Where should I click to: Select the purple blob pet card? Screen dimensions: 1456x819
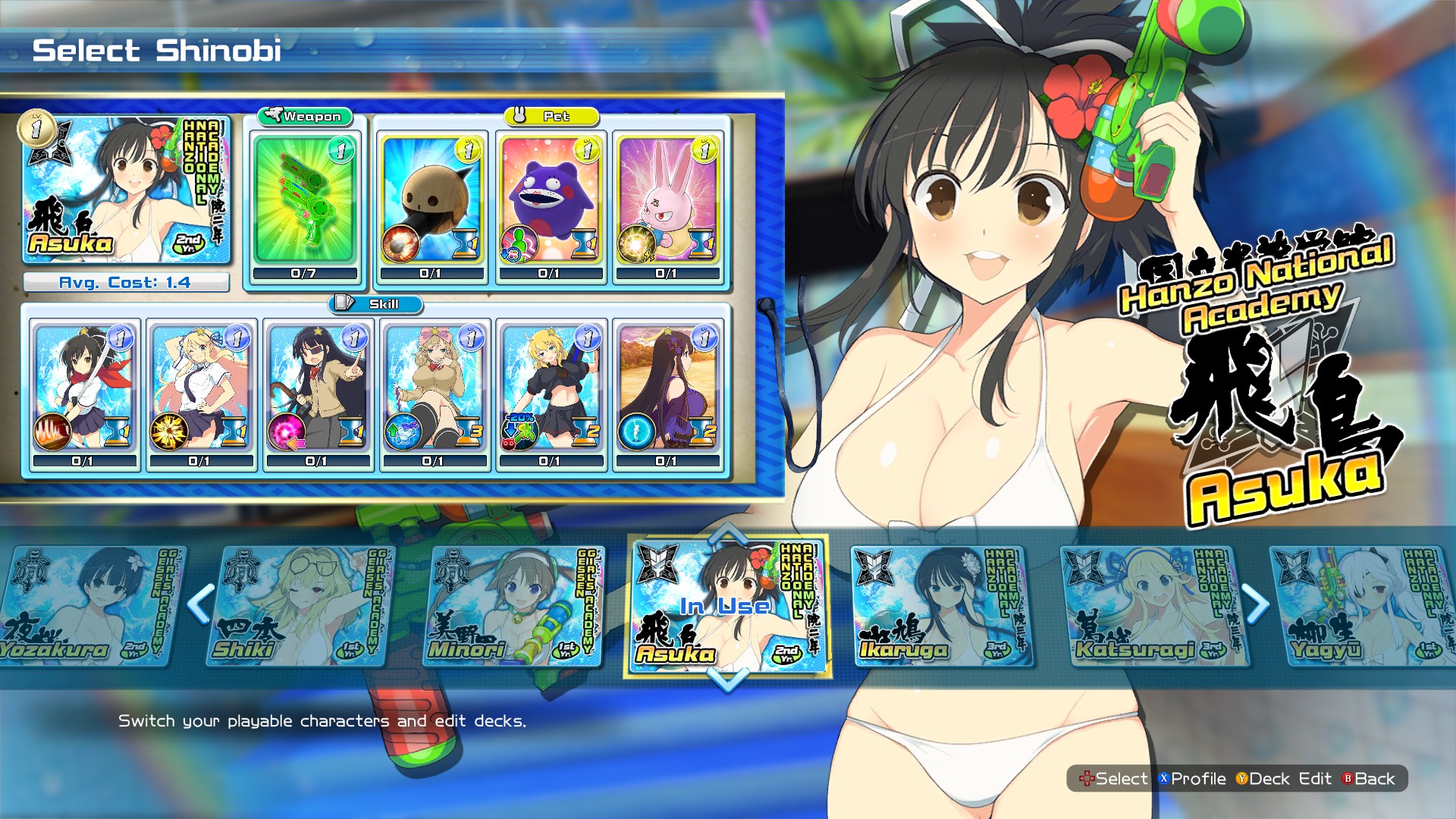[552, 201]
